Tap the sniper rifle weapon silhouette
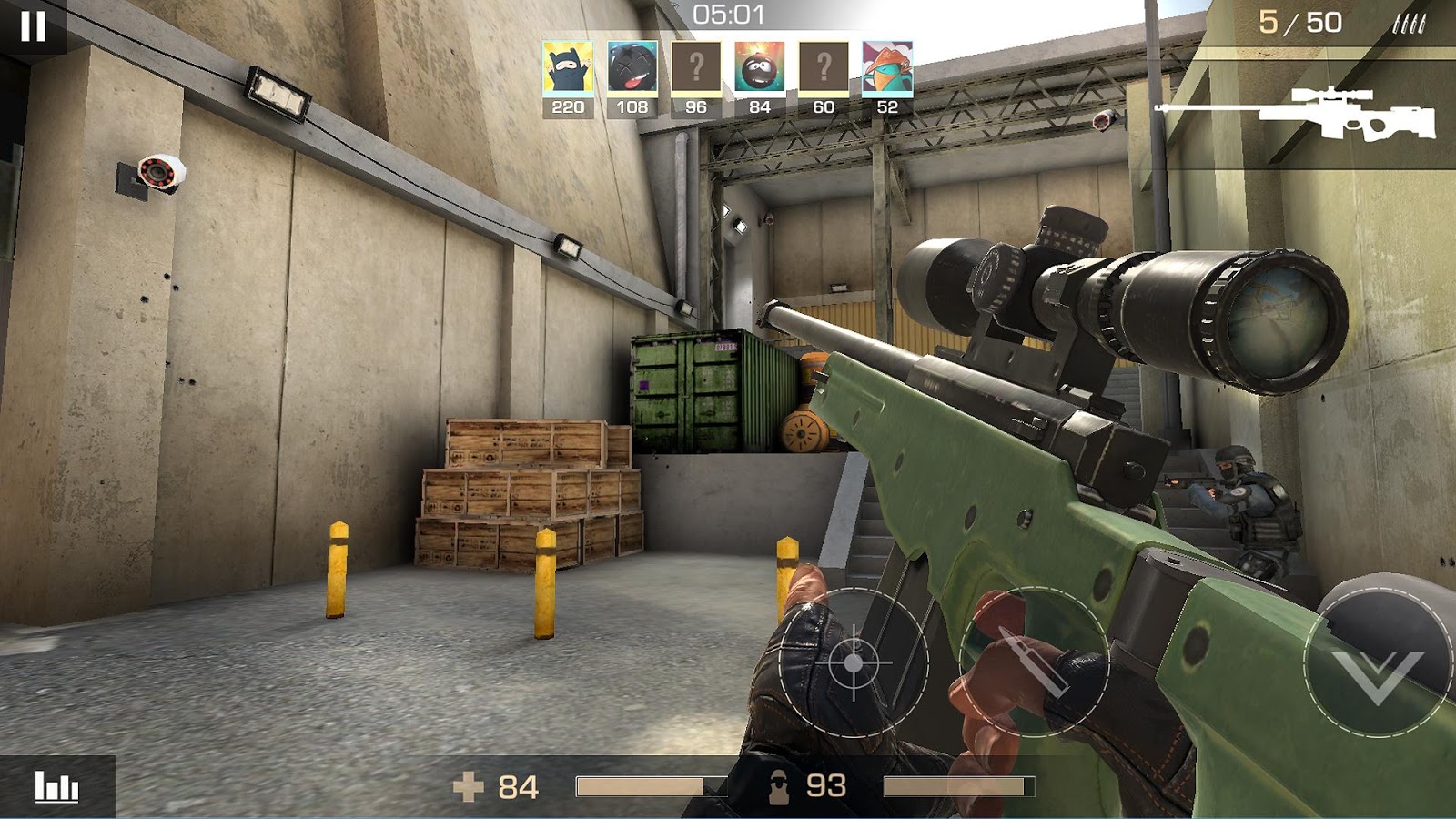This screenshot has height=819, width=1456. click(x=1338, y=111)
